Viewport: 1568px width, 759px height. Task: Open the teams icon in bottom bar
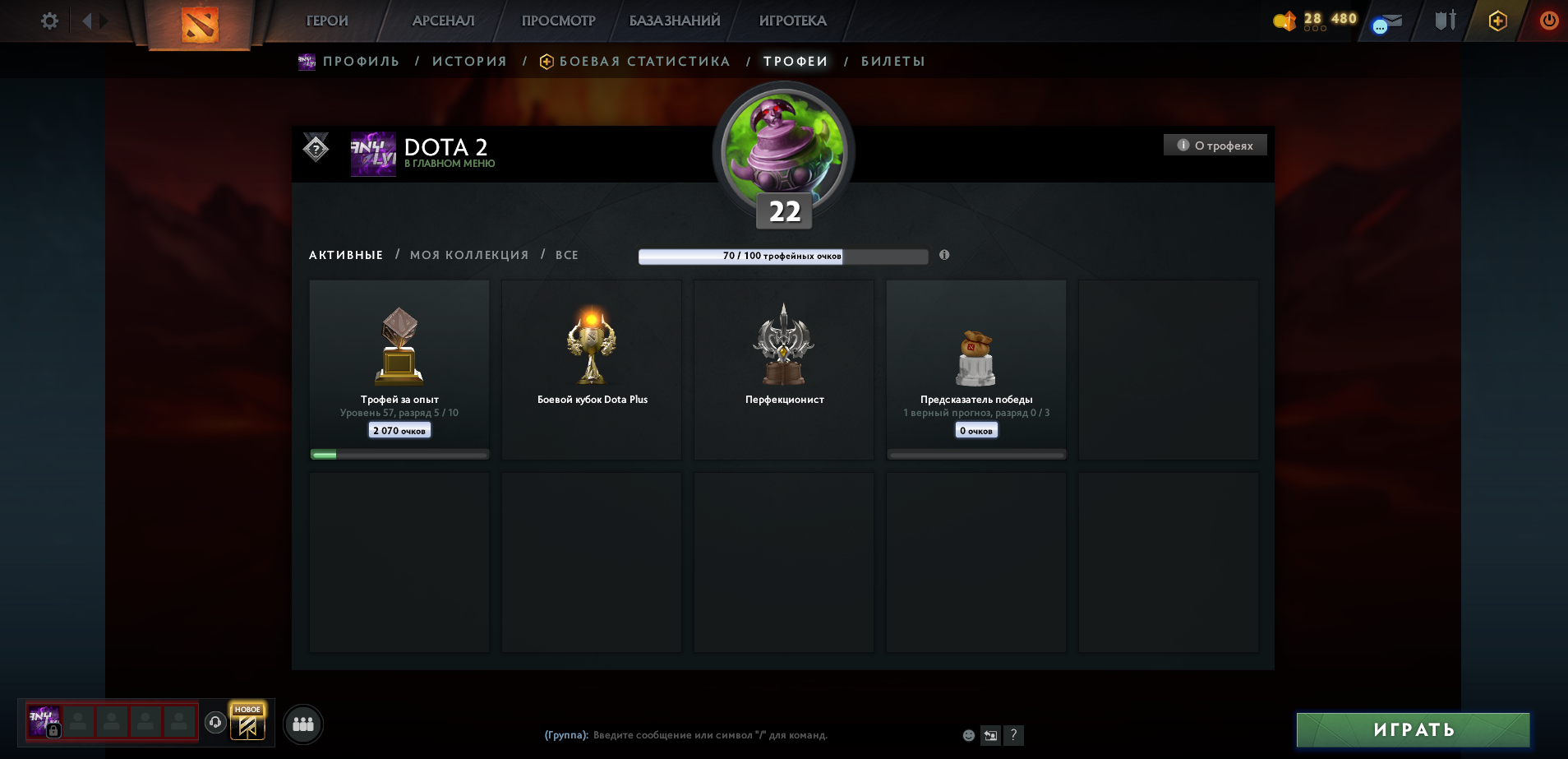point(302,724)
